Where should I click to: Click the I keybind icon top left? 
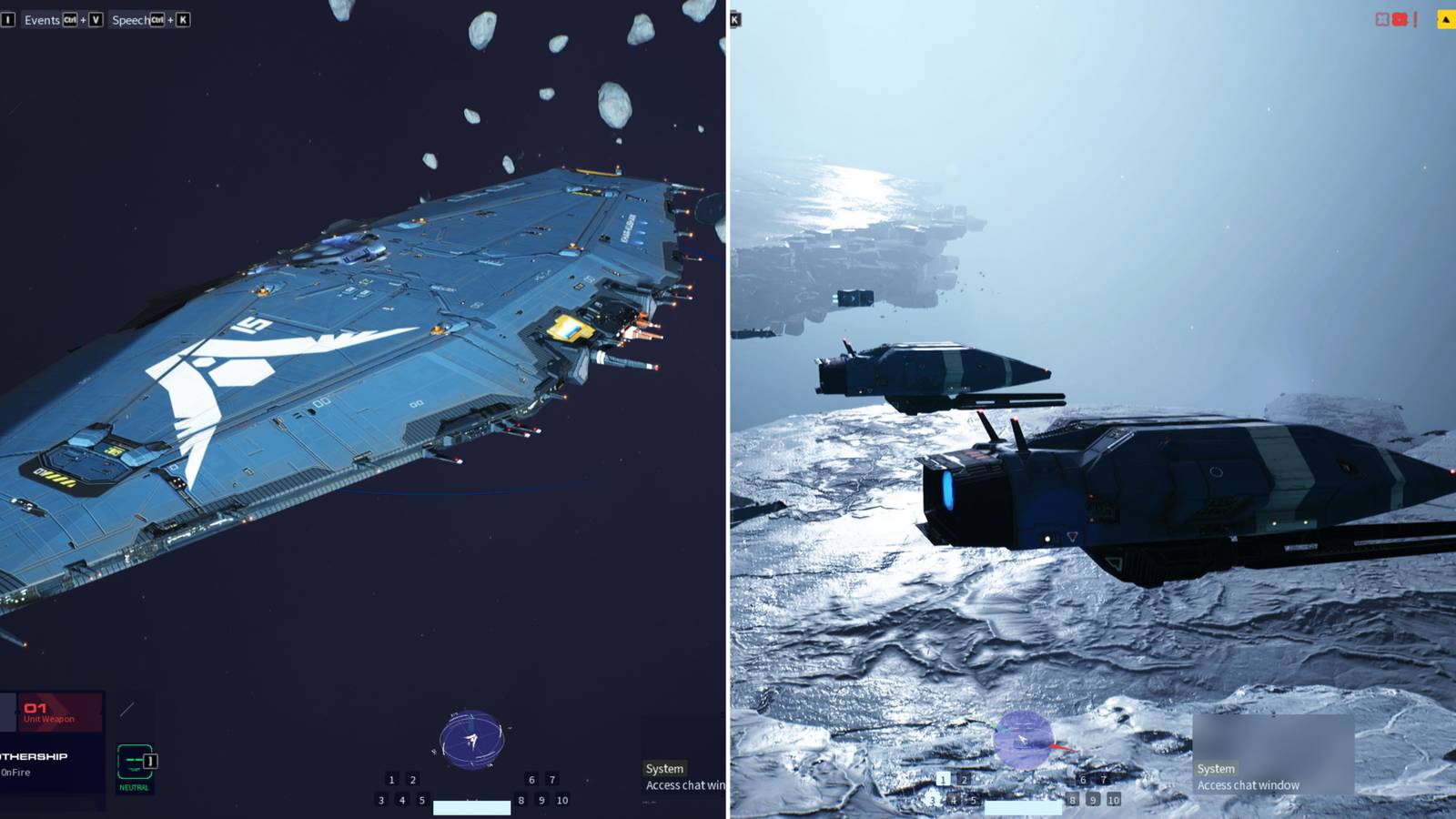click(x=6, y=19)
